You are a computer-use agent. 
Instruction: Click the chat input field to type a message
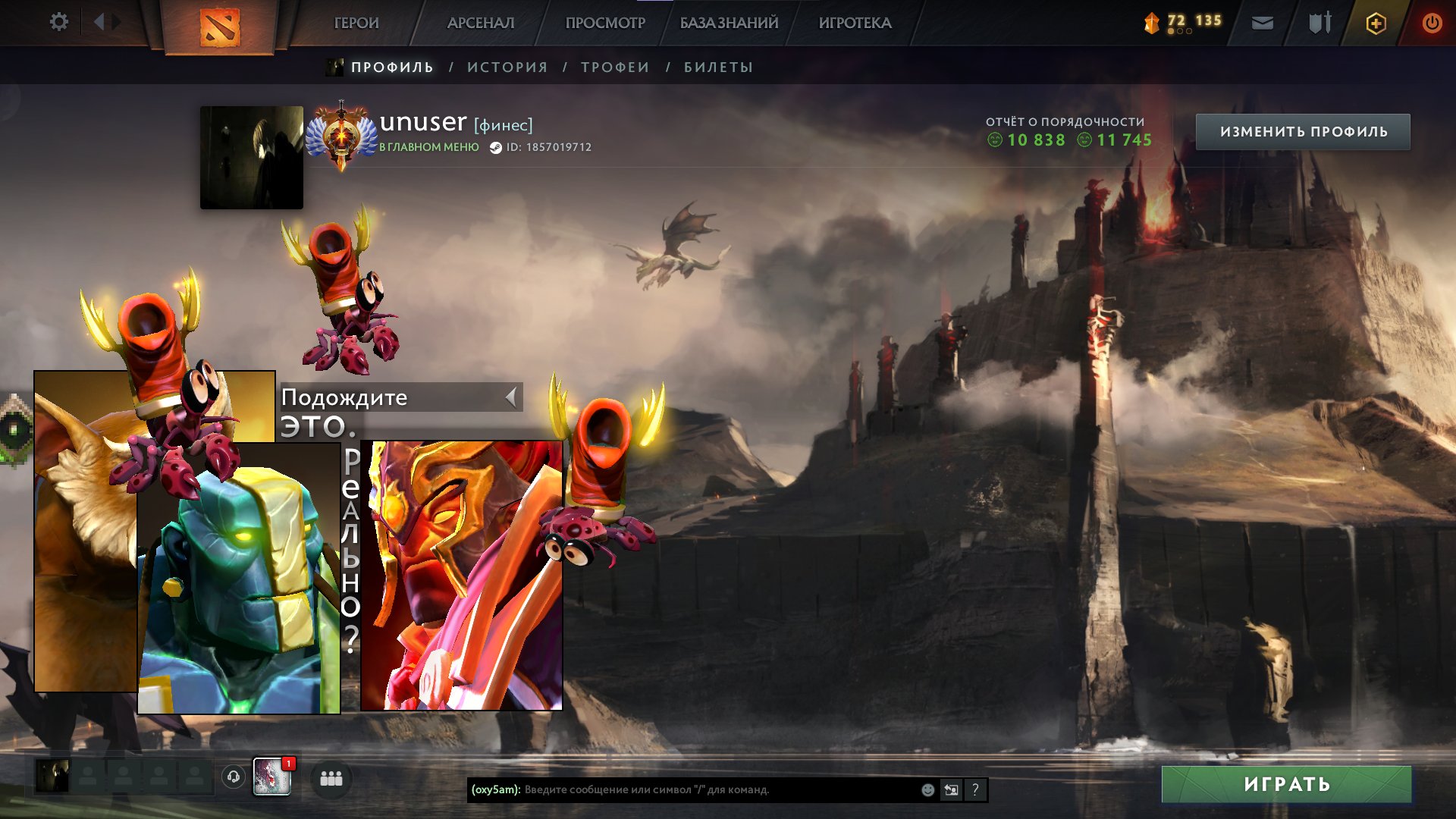pos(682,790)
